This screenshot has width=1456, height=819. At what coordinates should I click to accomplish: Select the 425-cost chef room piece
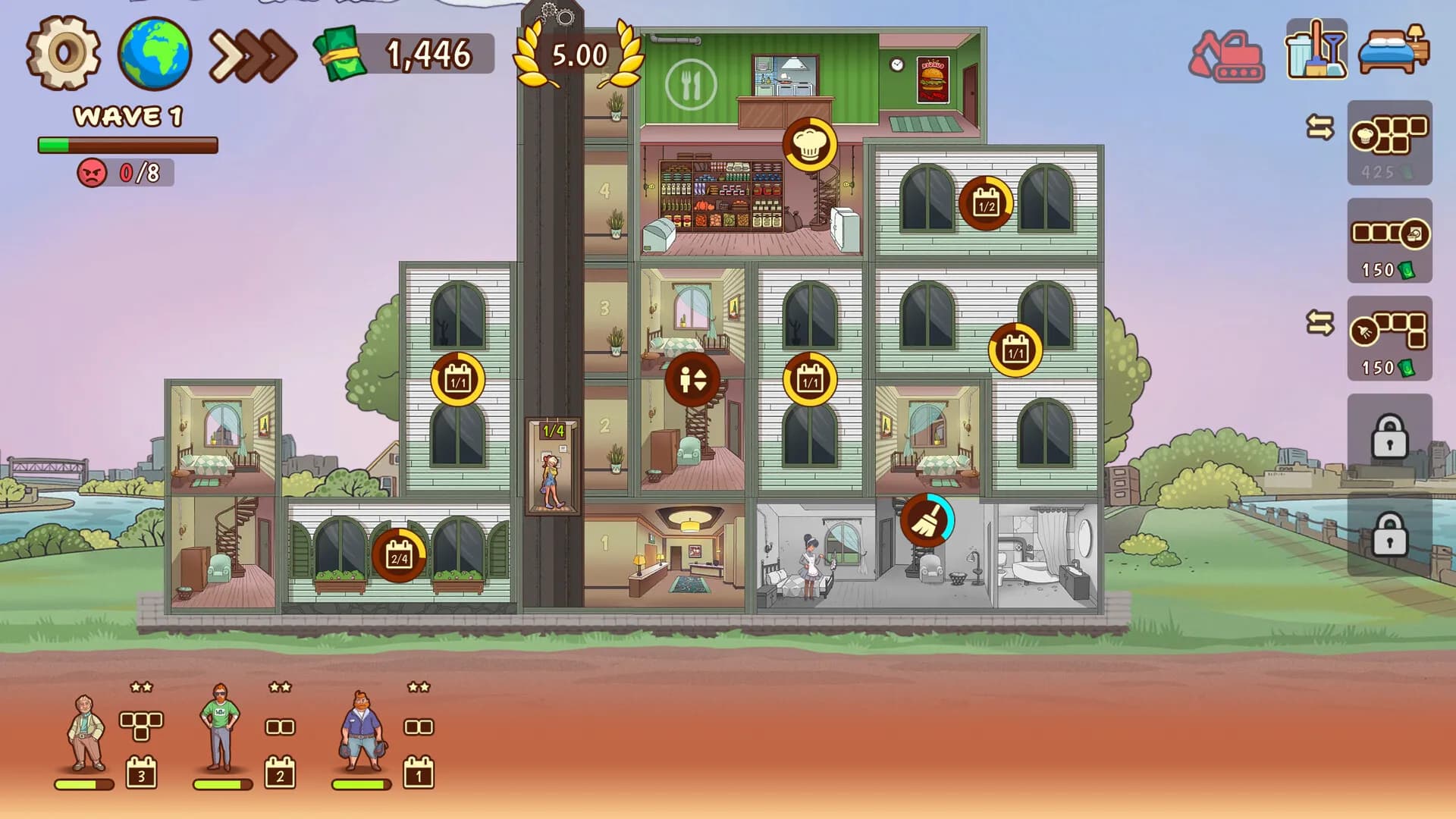tap(1389, 143)
